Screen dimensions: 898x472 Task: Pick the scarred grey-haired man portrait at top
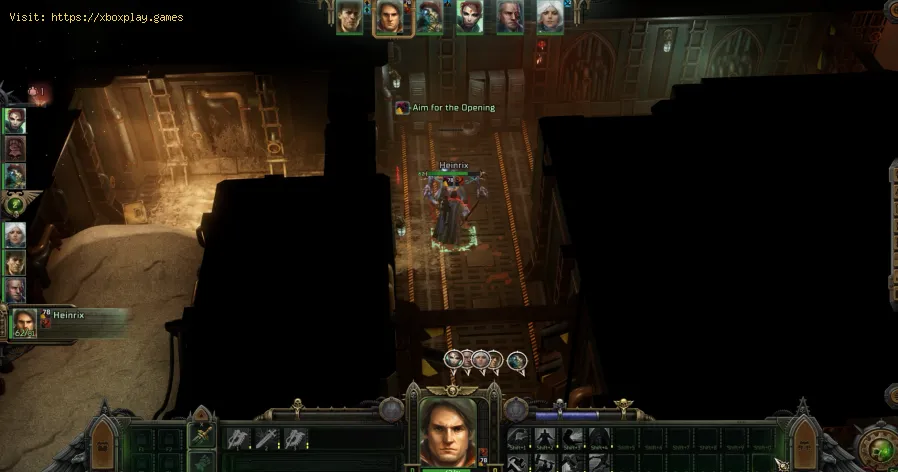pyautogui.click(x=509, y=17)
